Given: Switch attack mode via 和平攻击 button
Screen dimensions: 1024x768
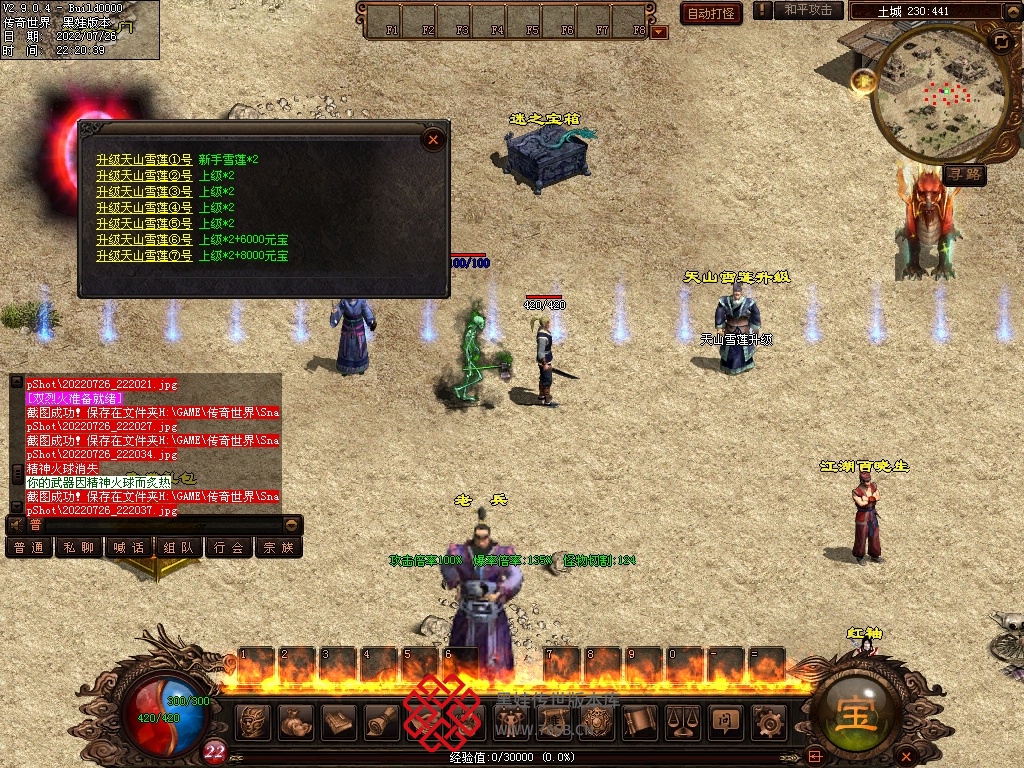Looking at the screenshot, I should click(x=808, y=10).
